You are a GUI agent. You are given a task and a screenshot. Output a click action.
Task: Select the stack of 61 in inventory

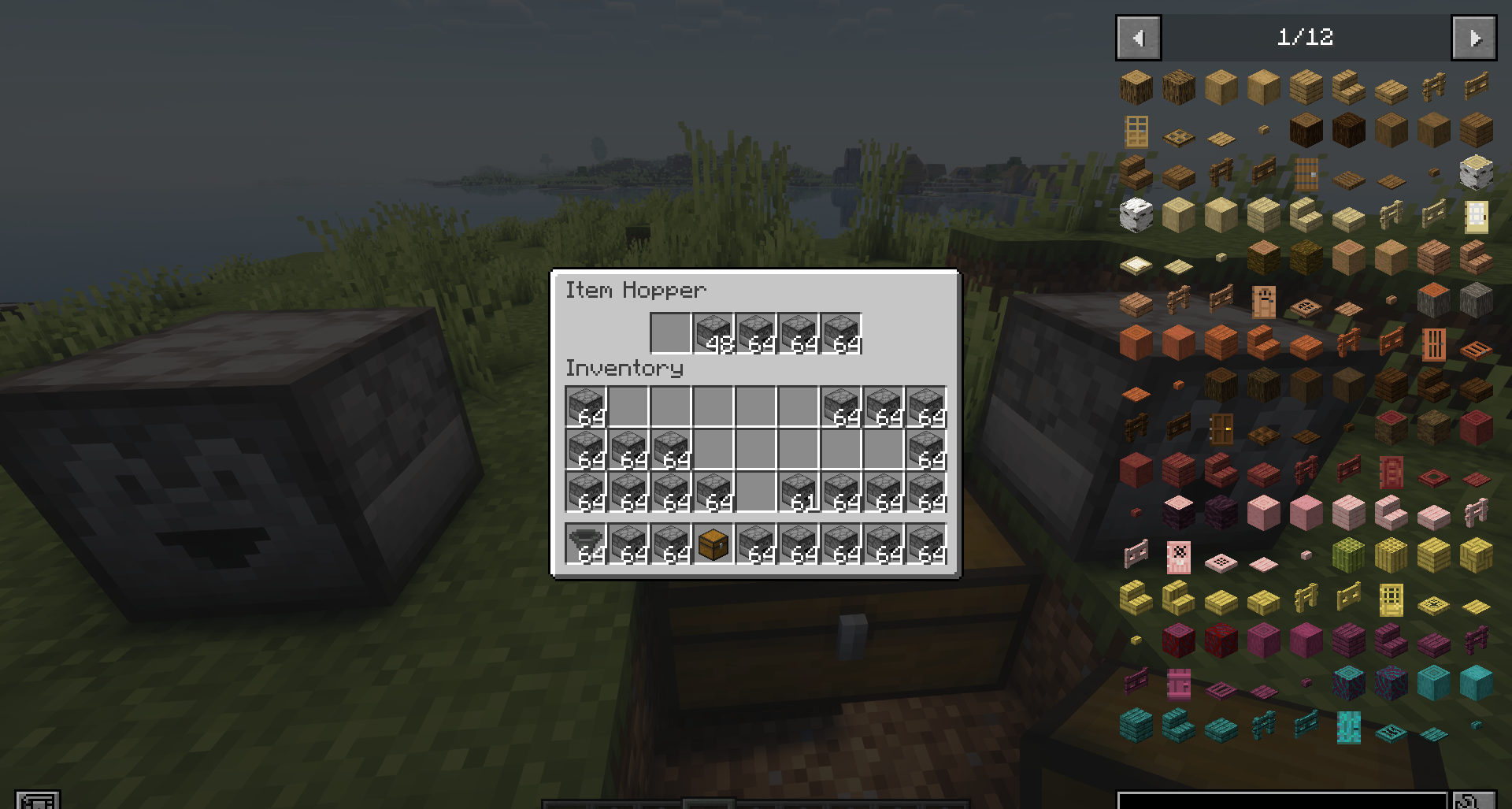point(799,492)
